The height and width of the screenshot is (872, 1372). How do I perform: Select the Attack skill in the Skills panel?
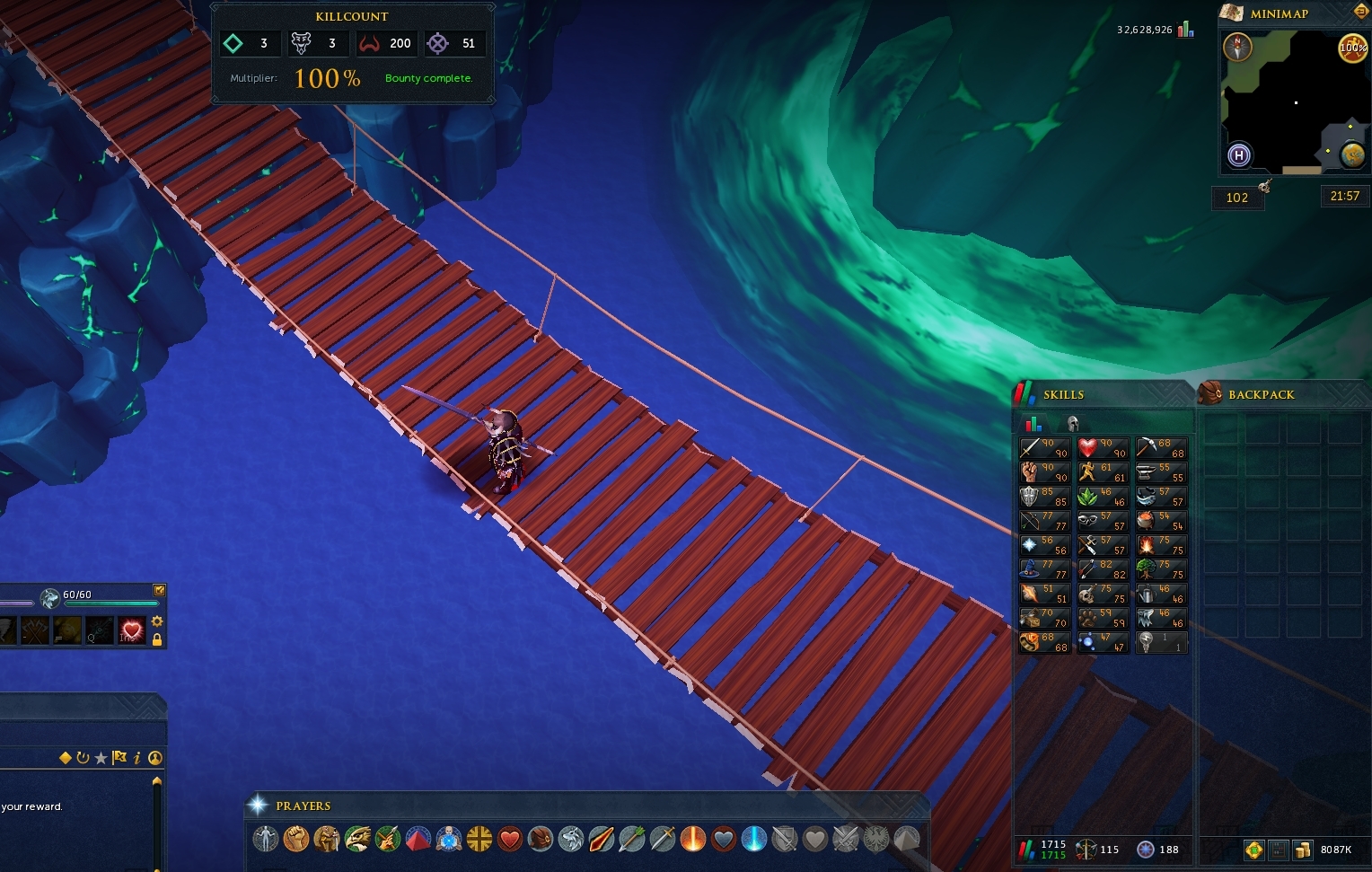click(x=1044, y=446)
